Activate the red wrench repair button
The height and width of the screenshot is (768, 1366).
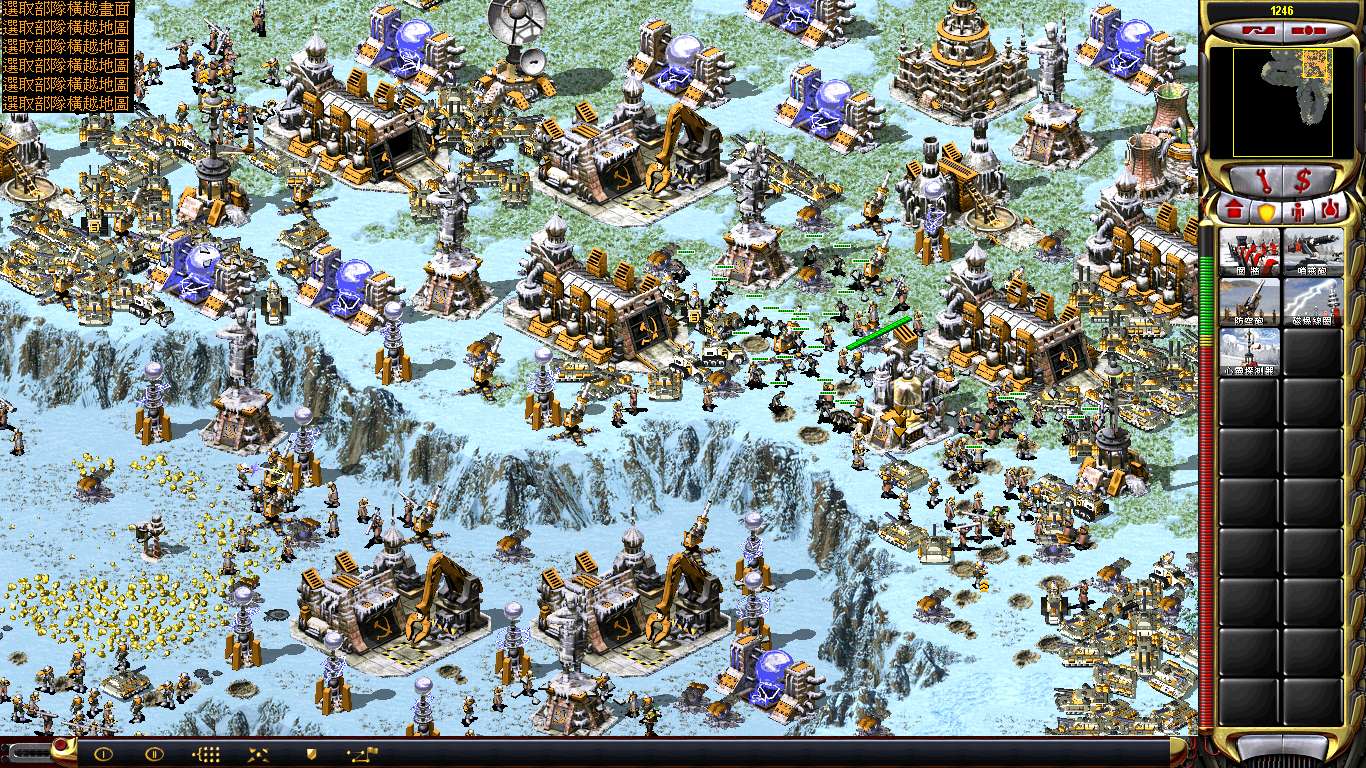(x=1259, y=181)
